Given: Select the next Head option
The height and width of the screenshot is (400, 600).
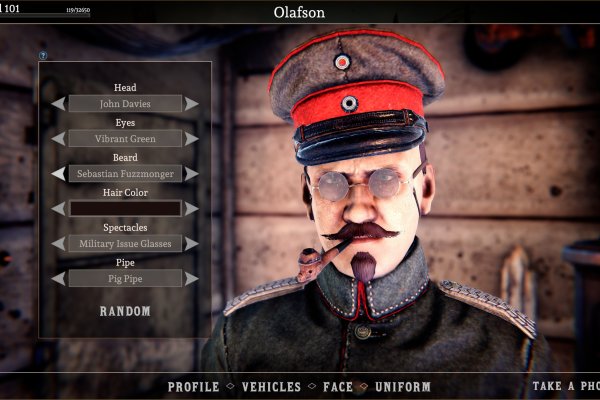Looking at the screenshot, I should tap(191, 103).
